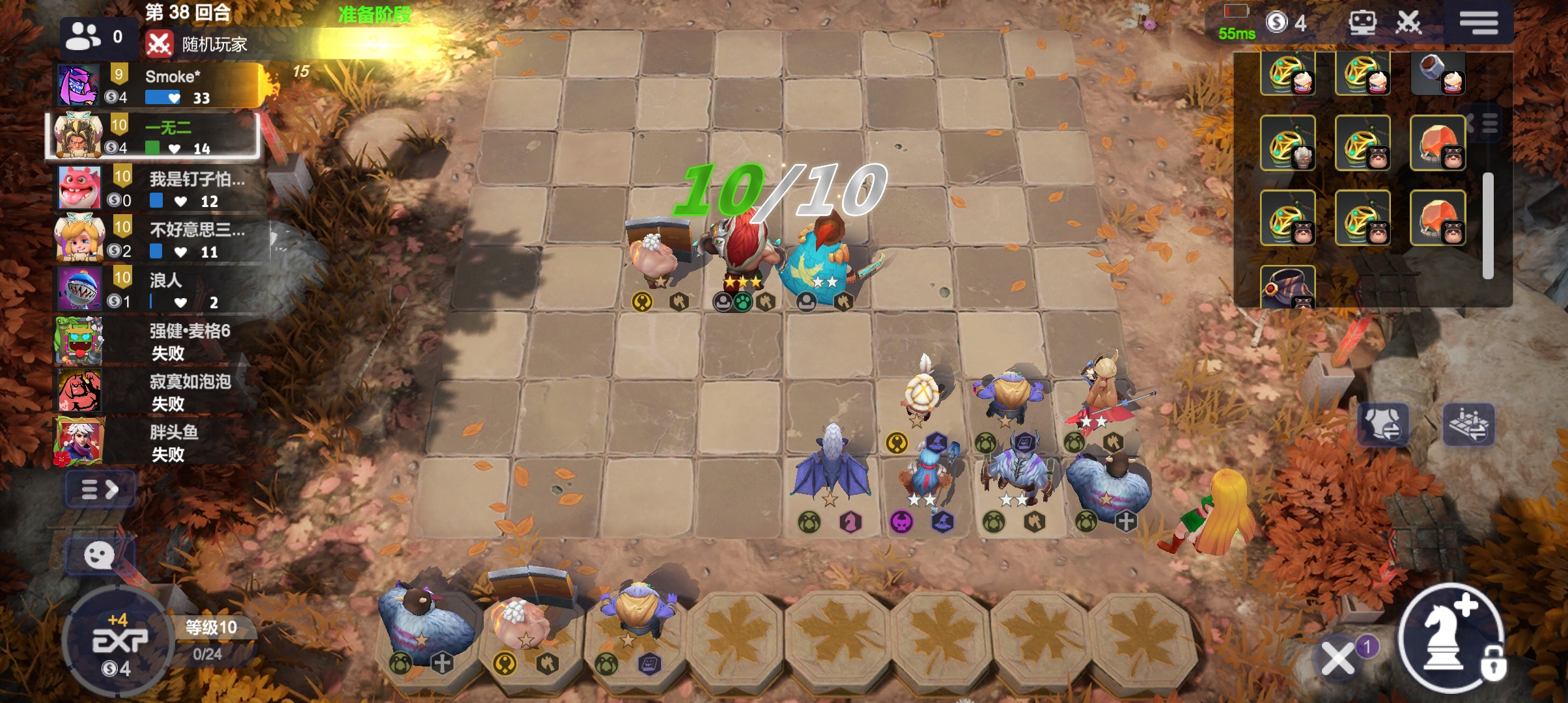
Task: Select the grey ring item slot
Action: pos(1437,72)
